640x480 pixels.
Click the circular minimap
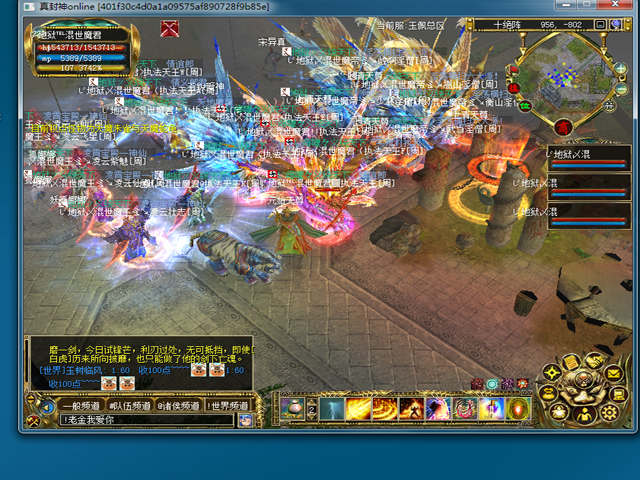pyautogui.click(x=565, y=75)
